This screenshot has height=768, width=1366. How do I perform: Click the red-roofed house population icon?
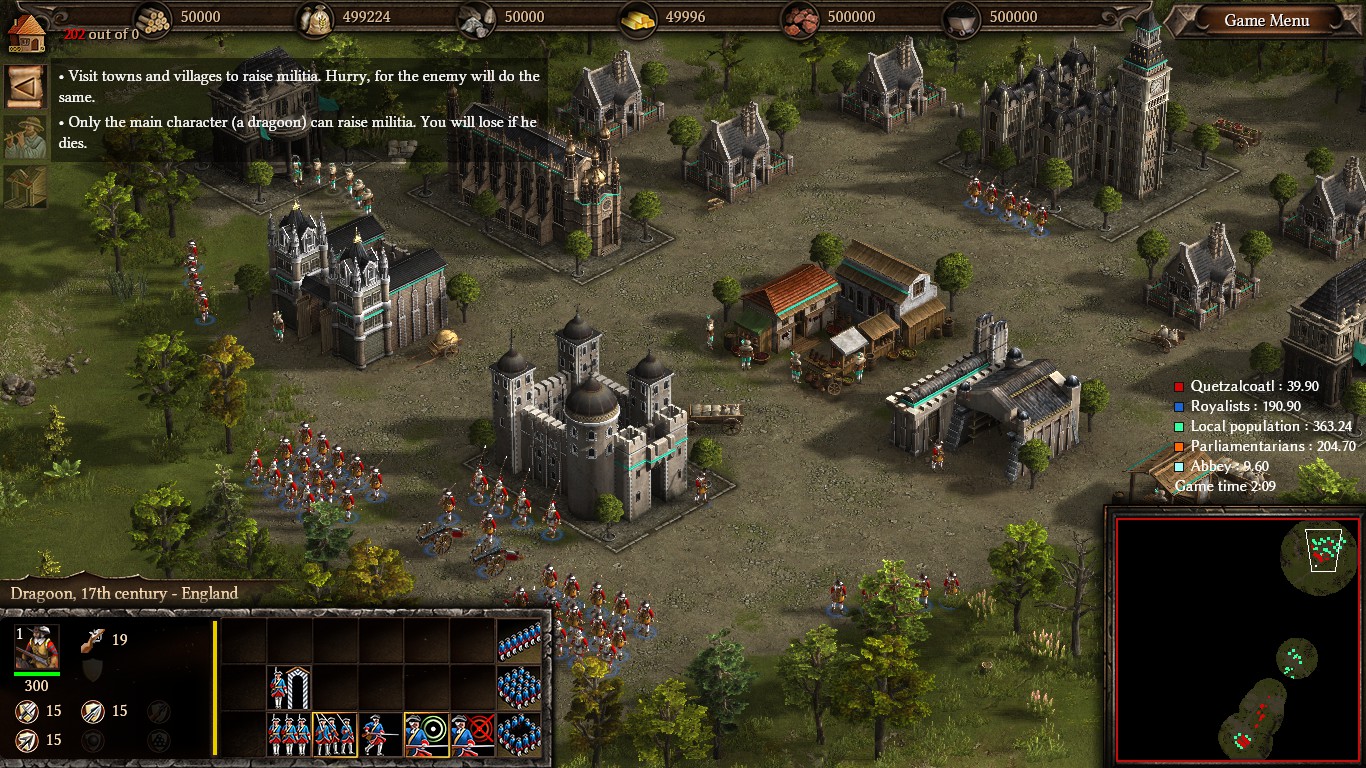(x=24, y=30)
